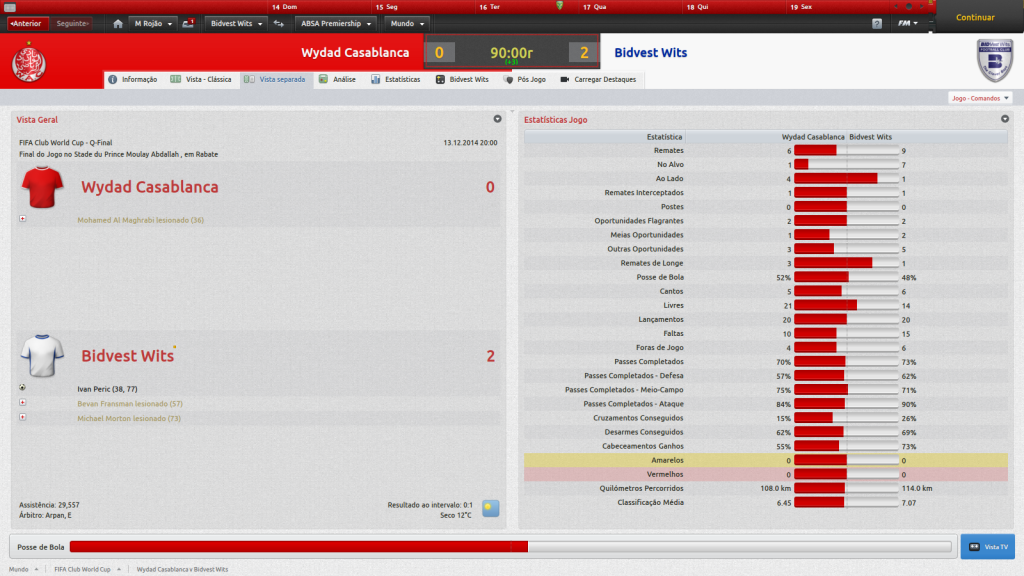Image resolution: width=1024 pixels, height=576 pixels.
Task: Choose Carregar Destaques
Action: (598, 79)
